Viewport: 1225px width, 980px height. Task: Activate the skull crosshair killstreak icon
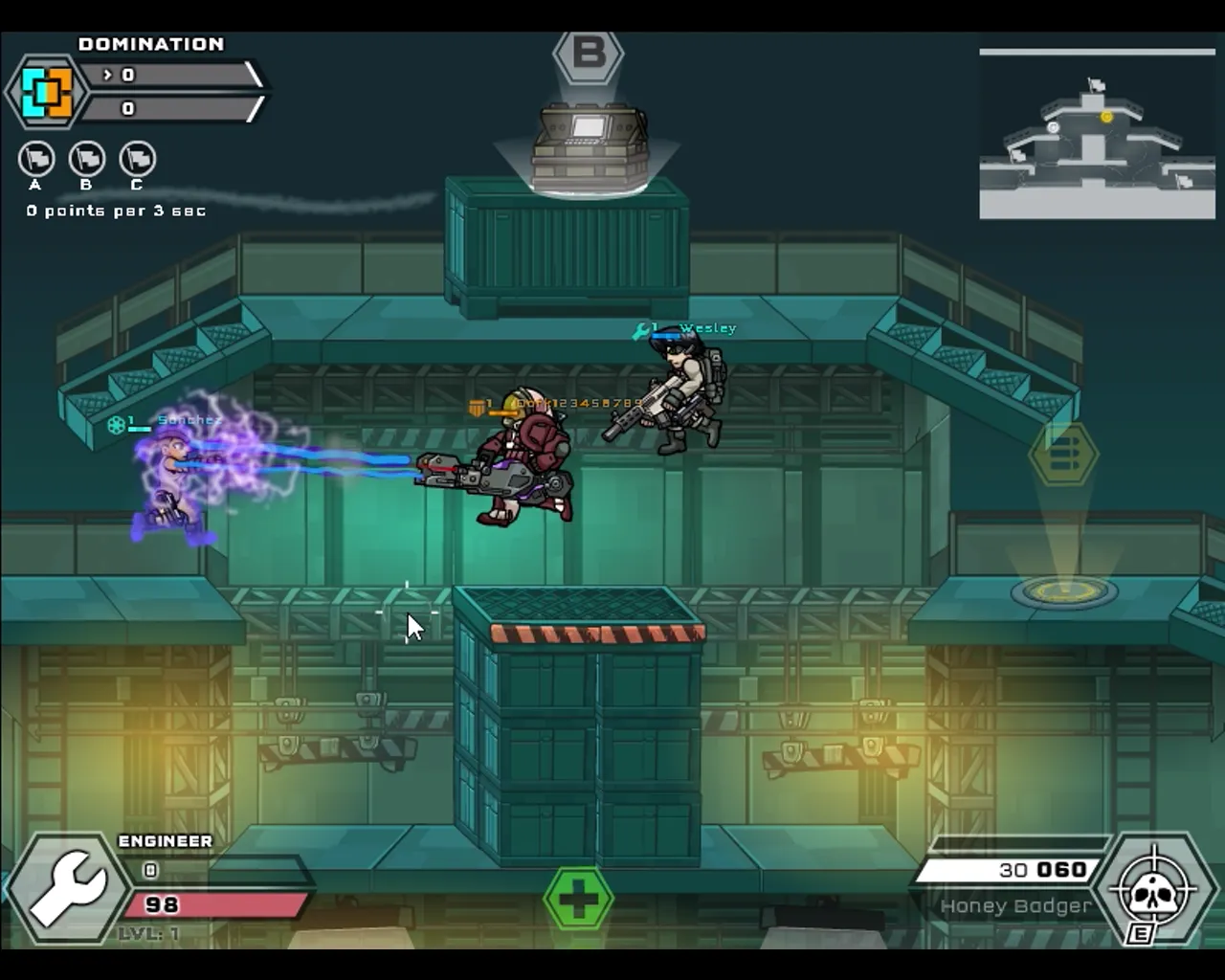pyautogui.click(x=1154, y=890)
